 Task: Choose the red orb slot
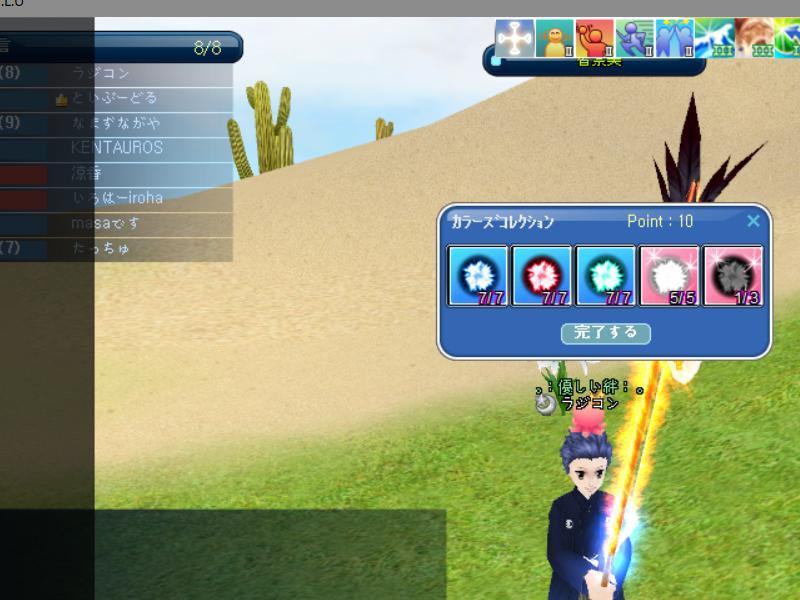(x=541, y=276)
